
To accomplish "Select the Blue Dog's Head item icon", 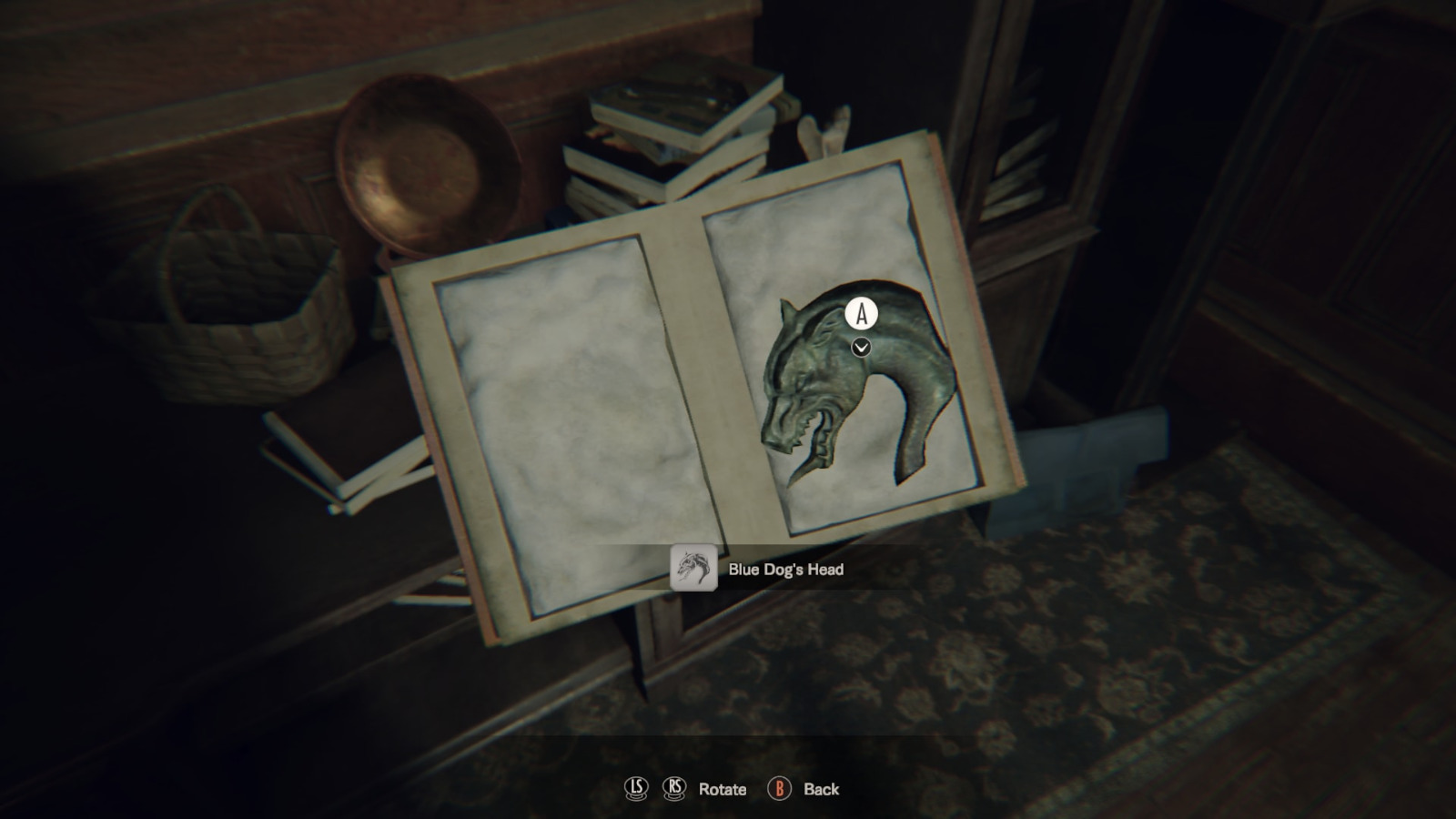I will pyautogui.click(x=693, y=569).
